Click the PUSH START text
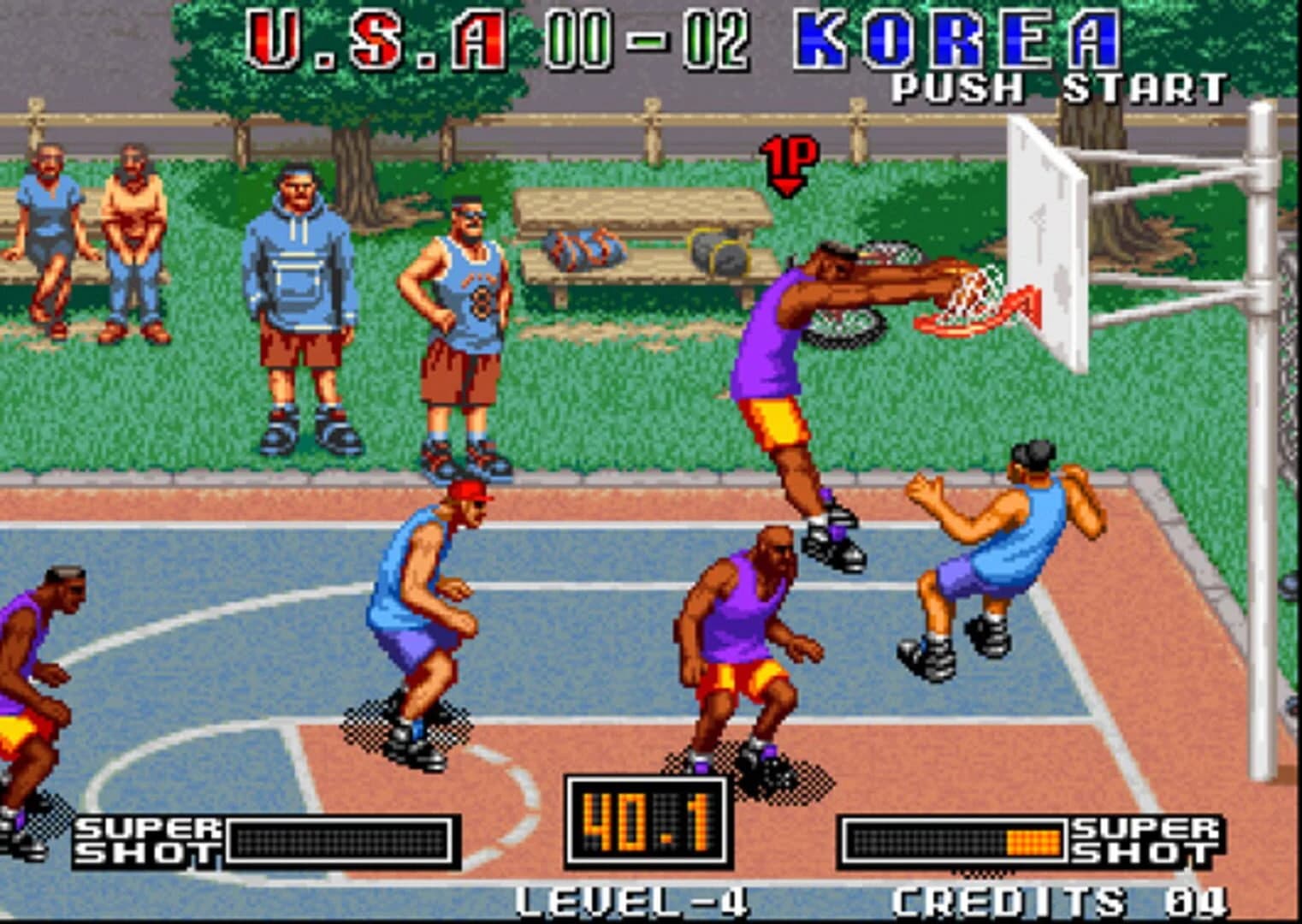The height and width of the screenshot is (924, 1302). 1056,90
